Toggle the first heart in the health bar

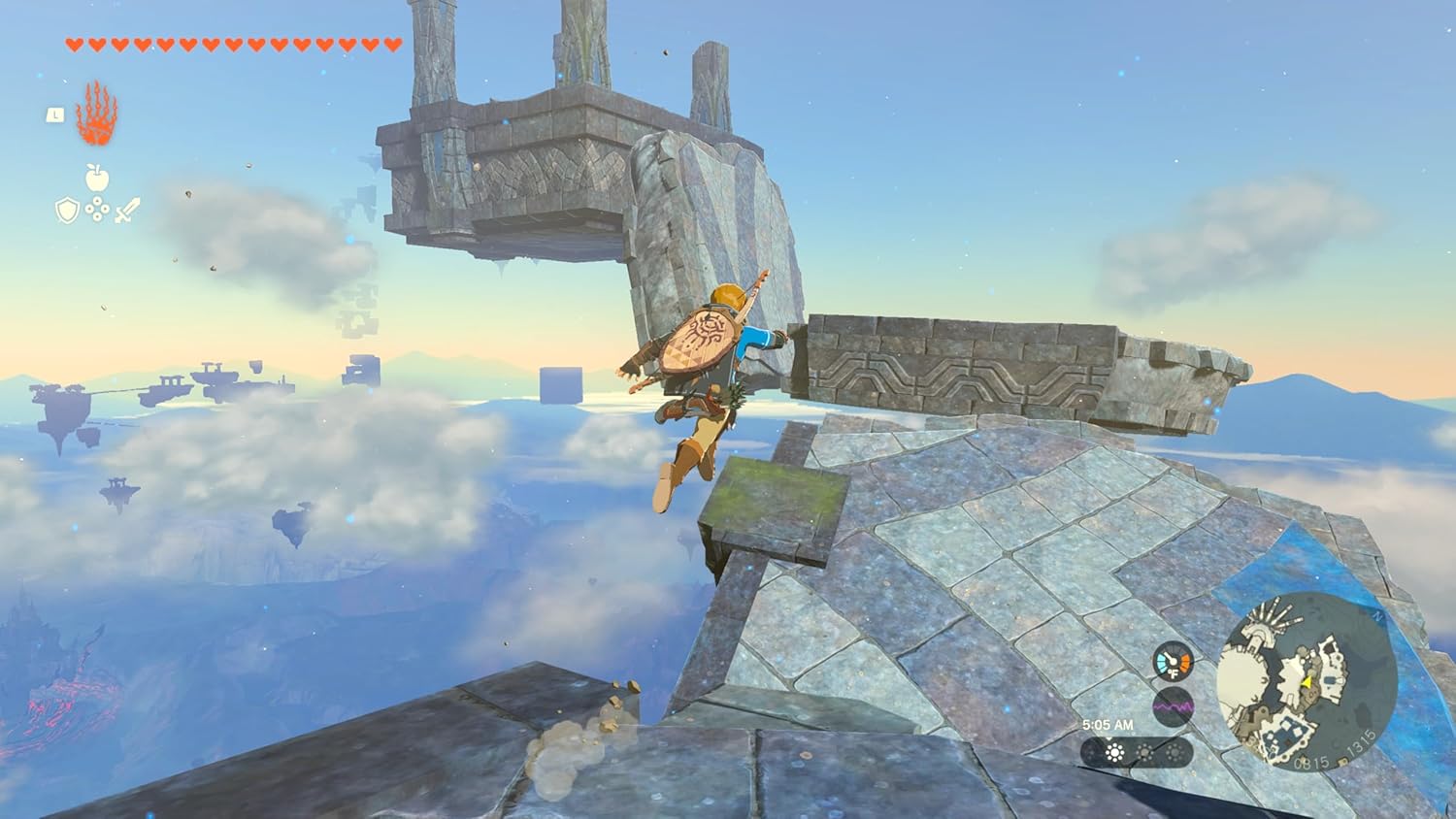[75, 44]
